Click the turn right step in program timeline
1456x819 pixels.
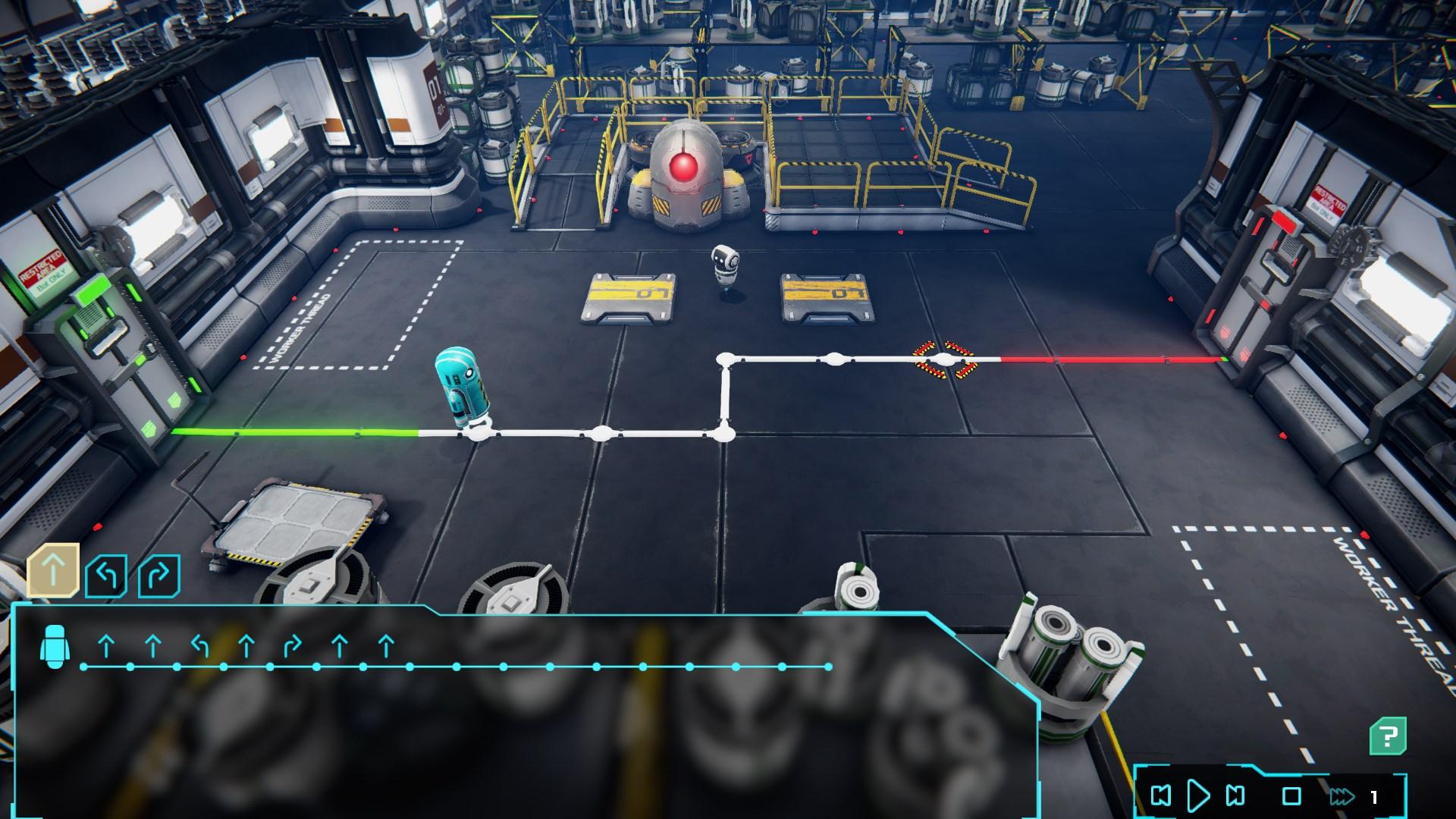coord(293,647)
